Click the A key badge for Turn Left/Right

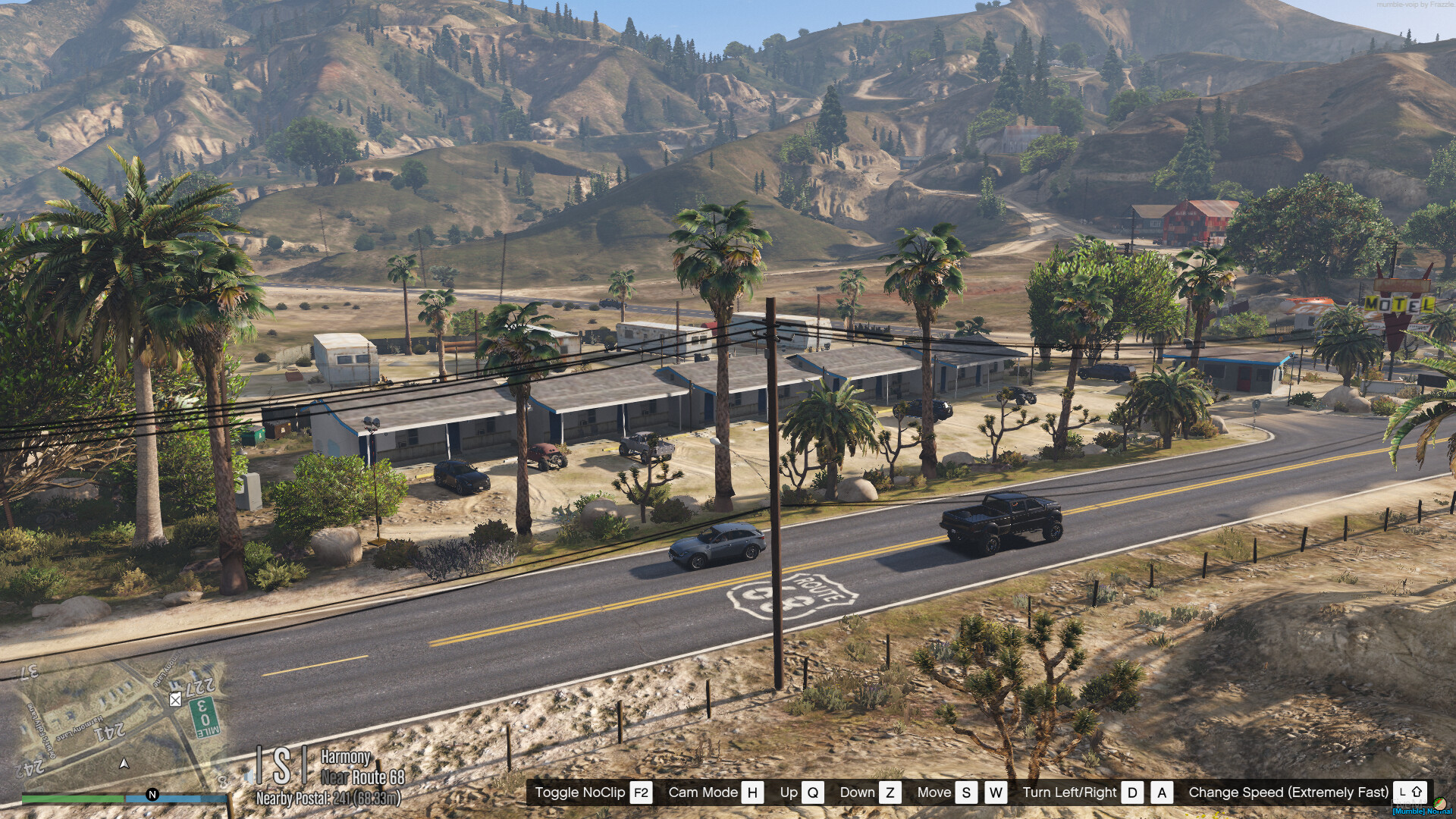tap(1161, 793)
